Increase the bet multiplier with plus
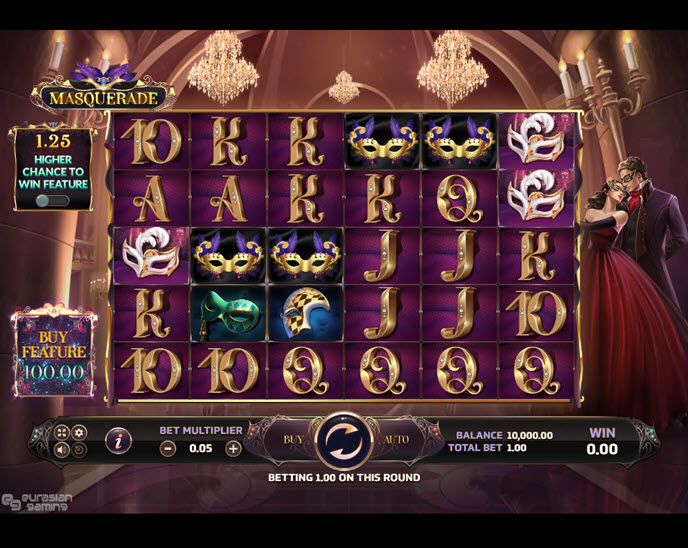688x548 pixels. [233, 448]
